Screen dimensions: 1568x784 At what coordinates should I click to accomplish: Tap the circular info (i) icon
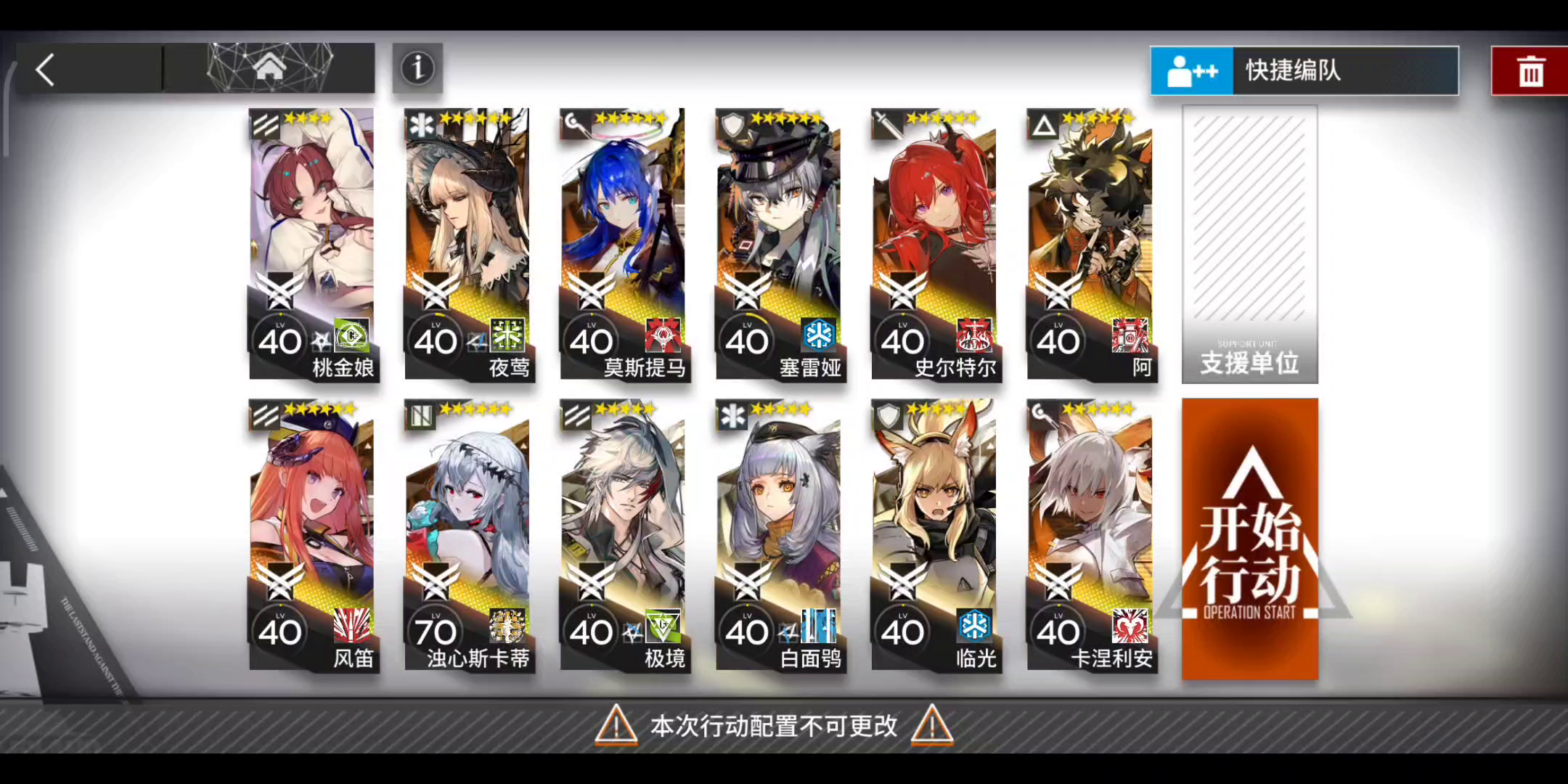(417, 68)
